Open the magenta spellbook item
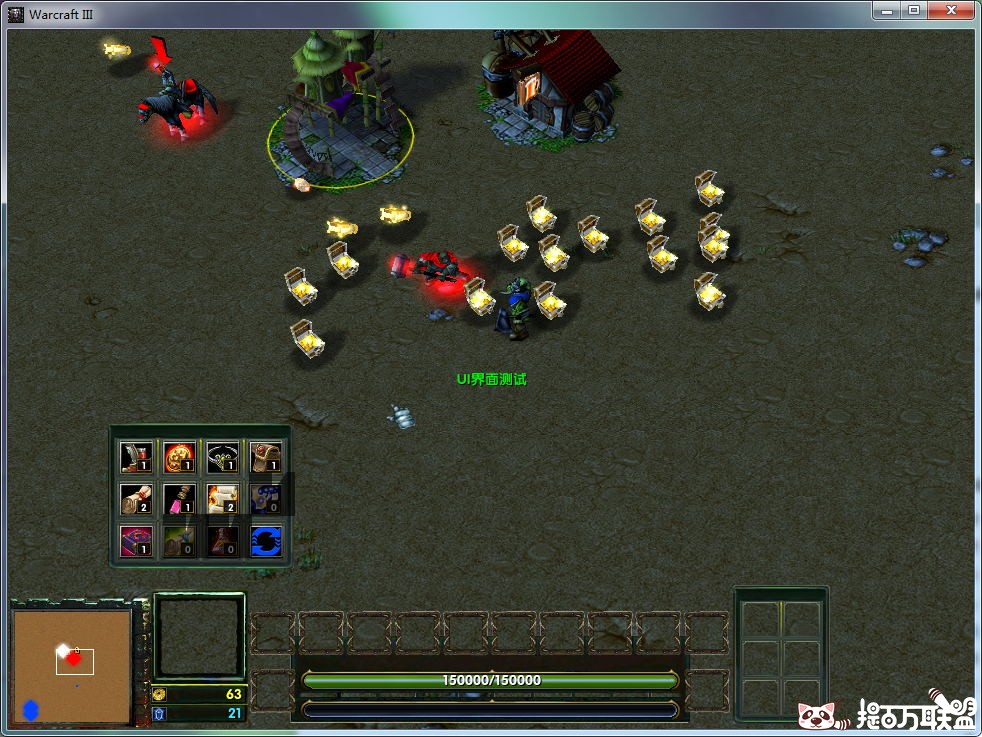The width and height of the screenshot is (982, 737). click(x=135, y=540)
